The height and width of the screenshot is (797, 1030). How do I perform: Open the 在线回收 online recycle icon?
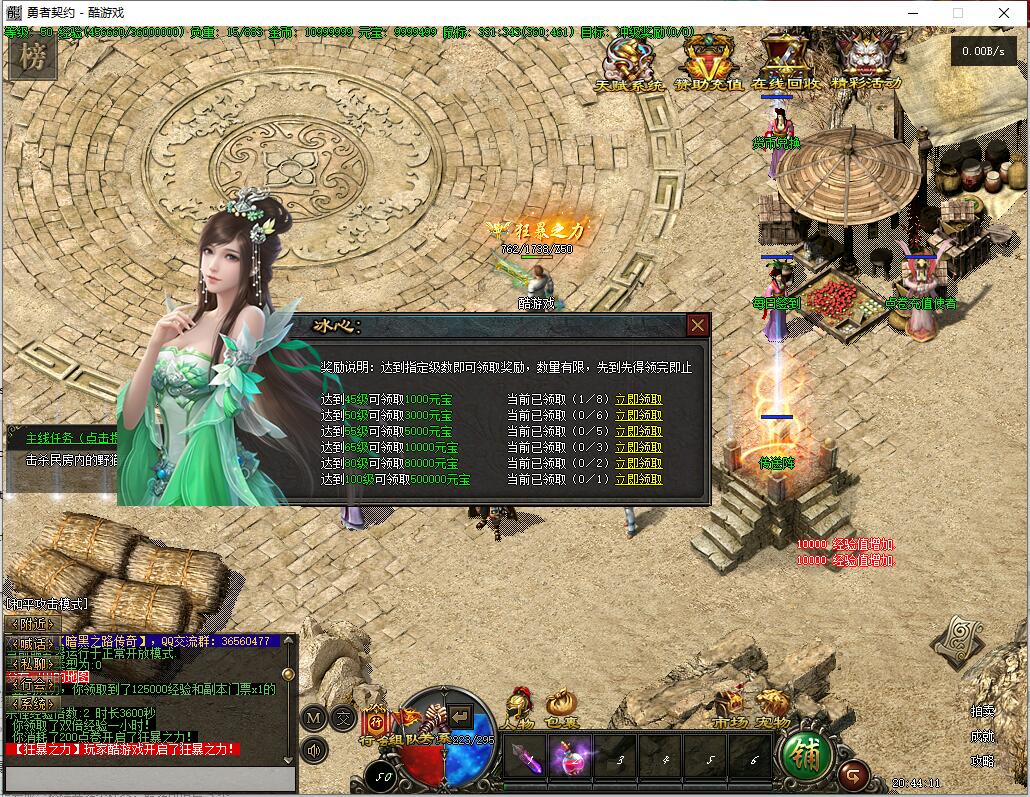click(x=785, y=60)
